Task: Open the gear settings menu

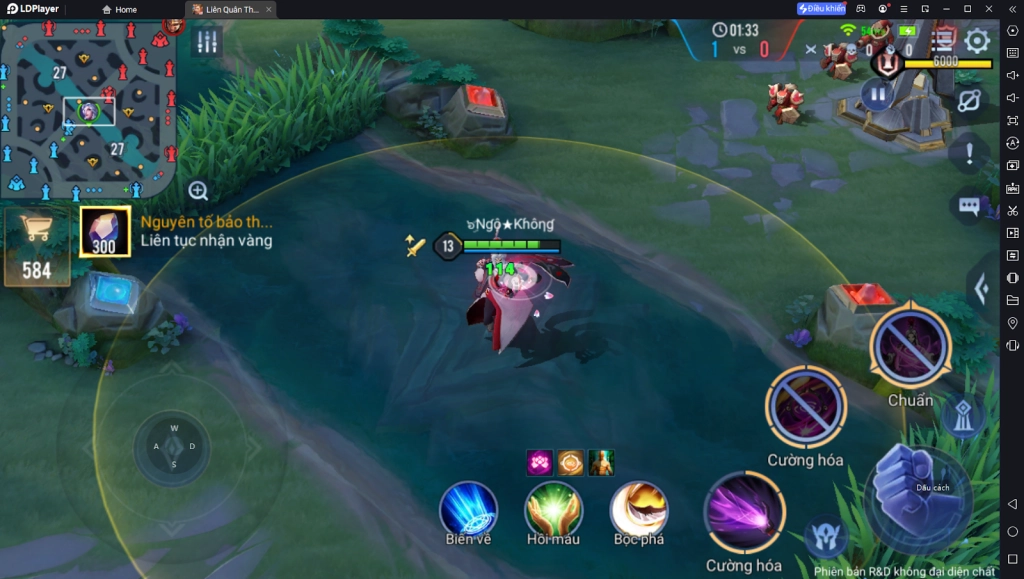Action: click(976, 41)
